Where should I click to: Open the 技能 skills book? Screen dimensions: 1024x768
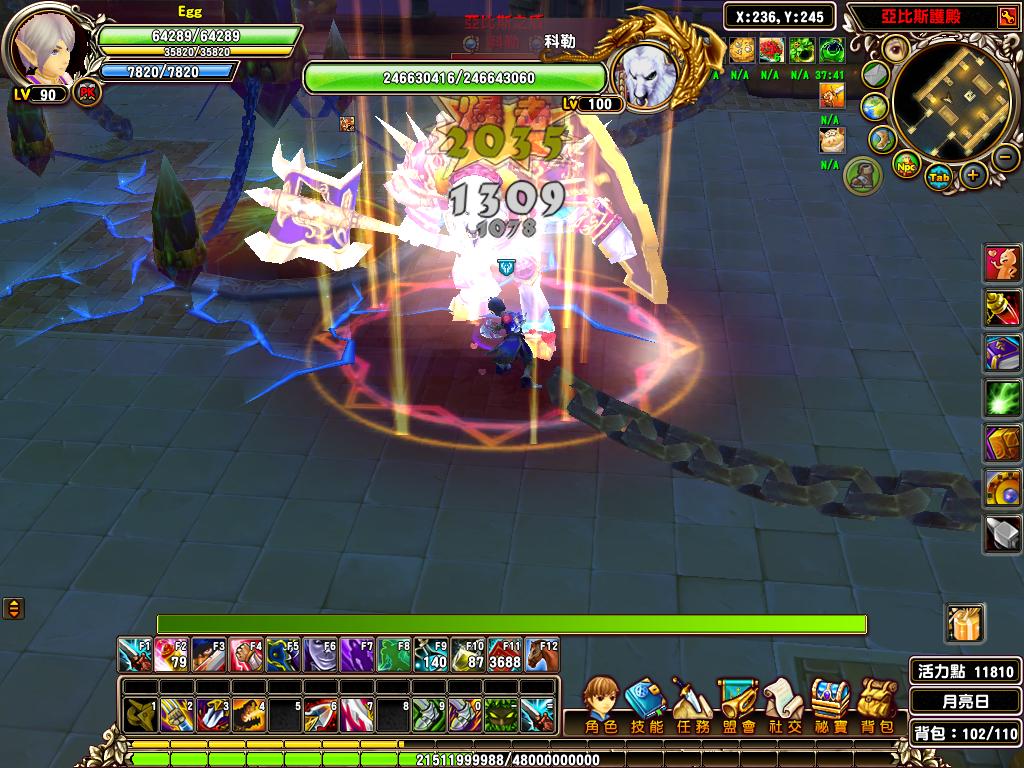pos(645,703)
